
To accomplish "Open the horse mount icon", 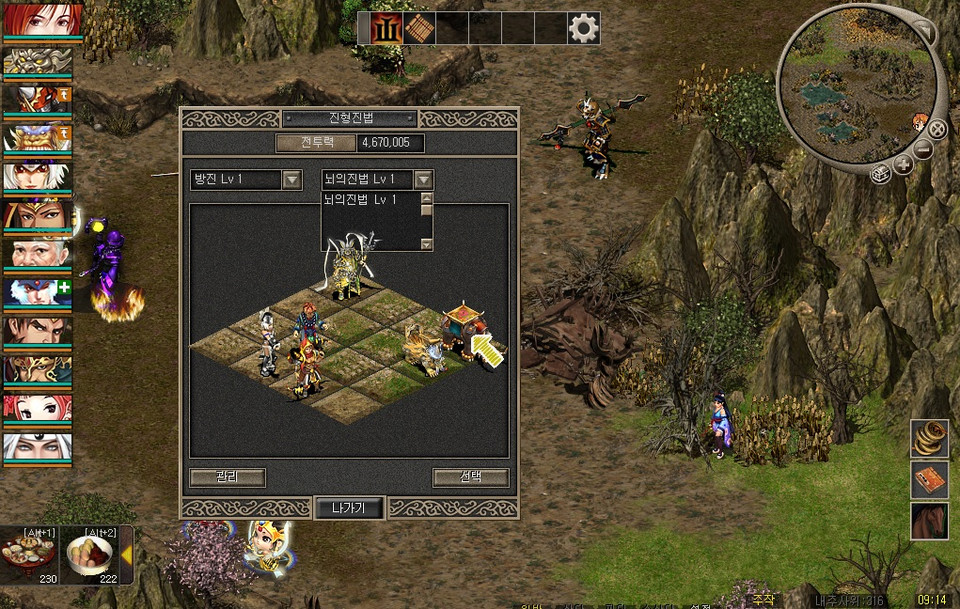I will (x=929, y=521).
